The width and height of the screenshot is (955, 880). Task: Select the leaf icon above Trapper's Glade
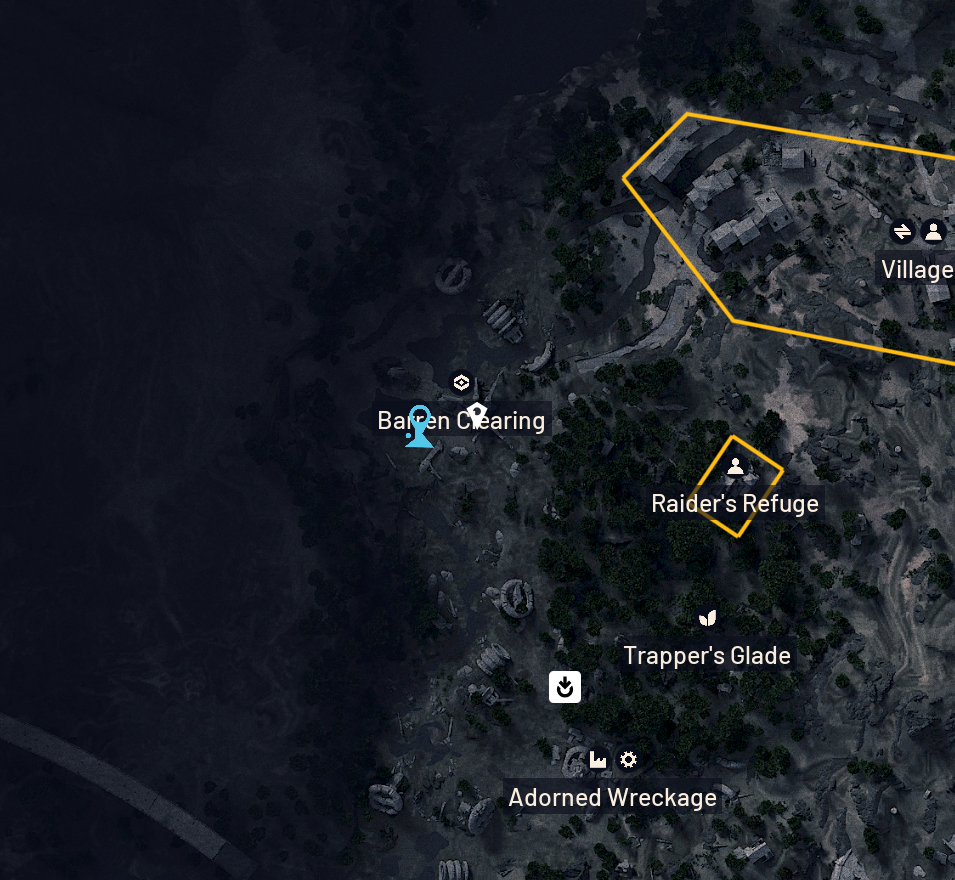point(708,619)
